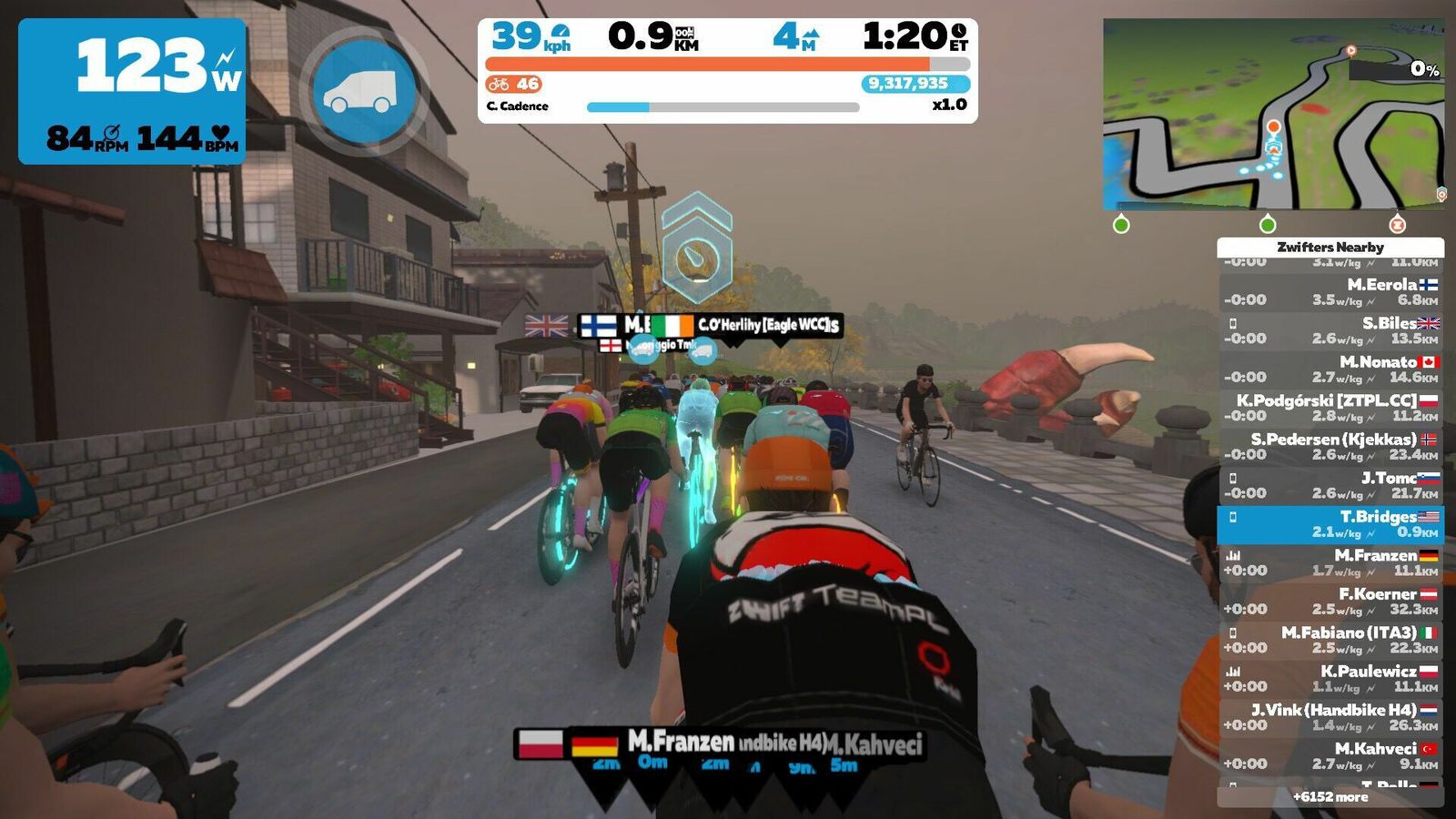This screenshot has width=1456, height=819.
Task: Show the +6152 more riders
Action: click(x=1330, y=796)
